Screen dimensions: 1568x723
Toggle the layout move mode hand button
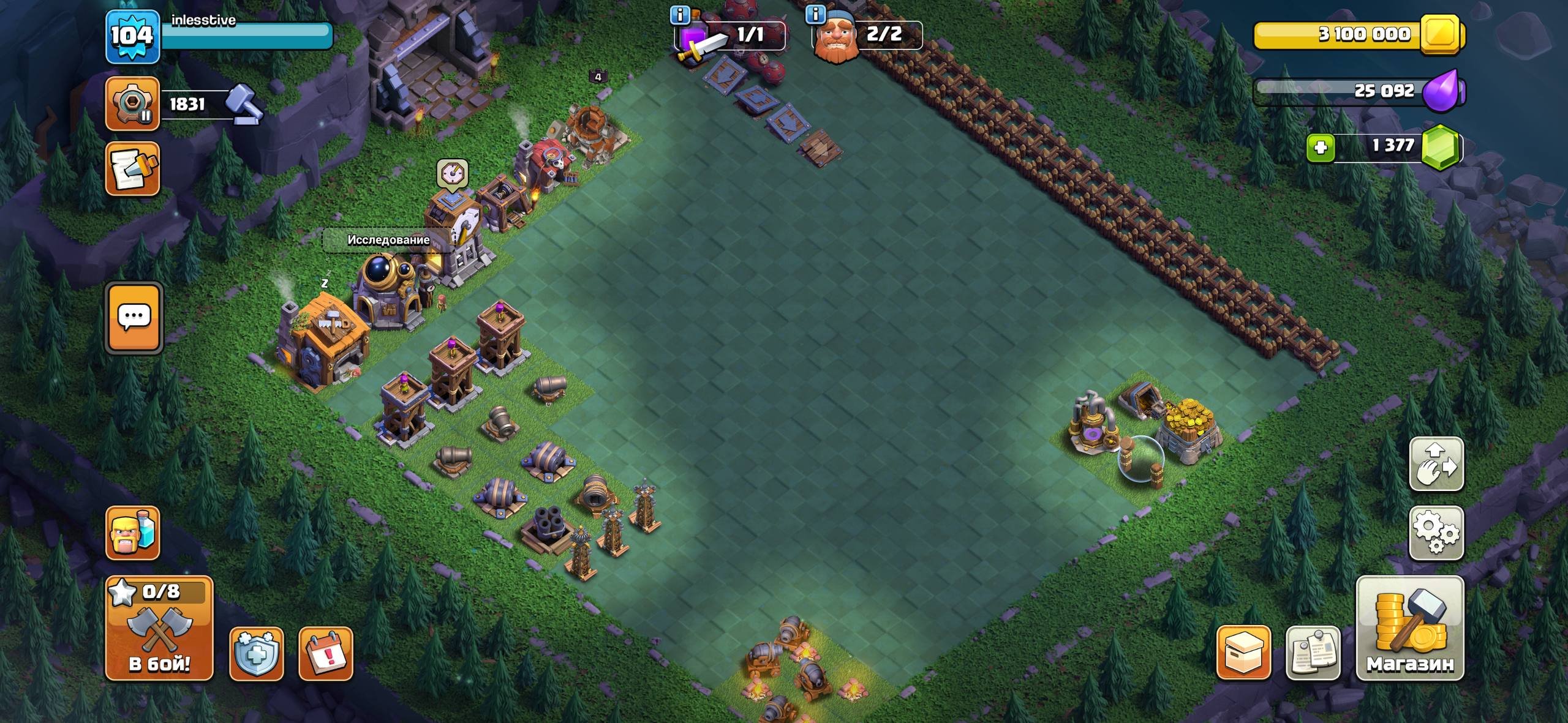1436,464
